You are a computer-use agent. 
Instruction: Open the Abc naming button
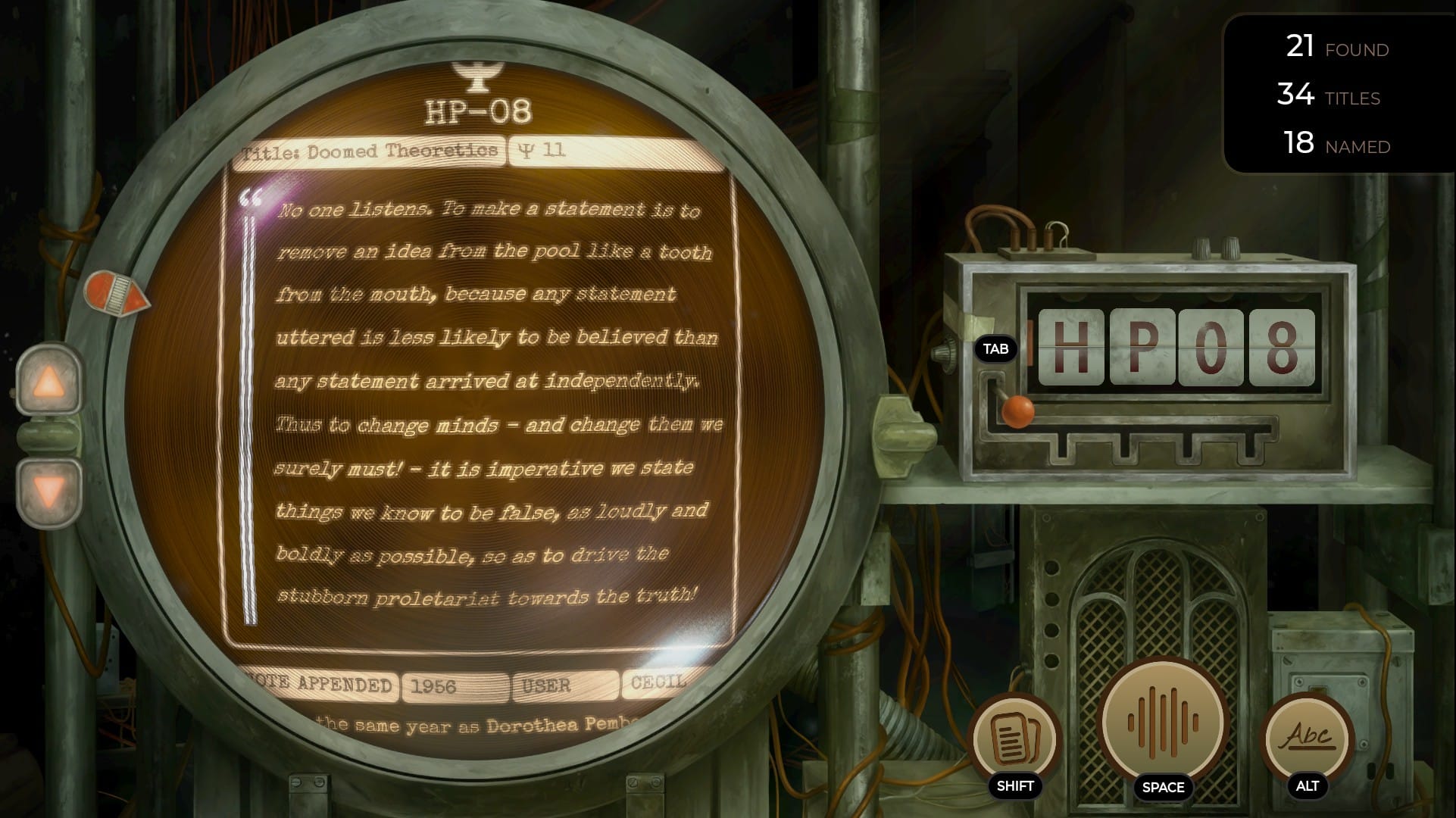point(1308,736)
